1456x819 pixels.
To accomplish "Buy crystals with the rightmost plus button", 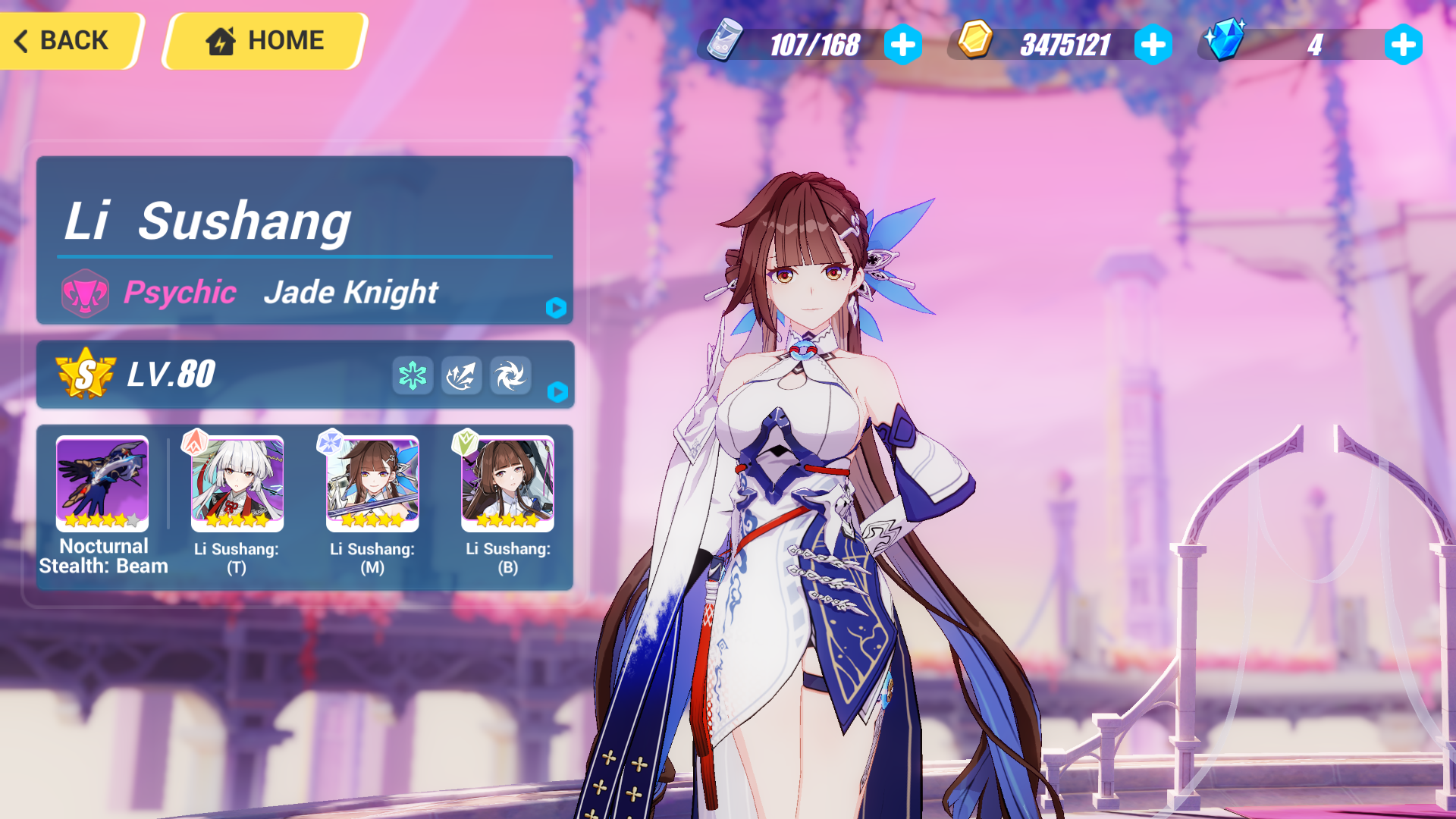I will [1404, 45].
